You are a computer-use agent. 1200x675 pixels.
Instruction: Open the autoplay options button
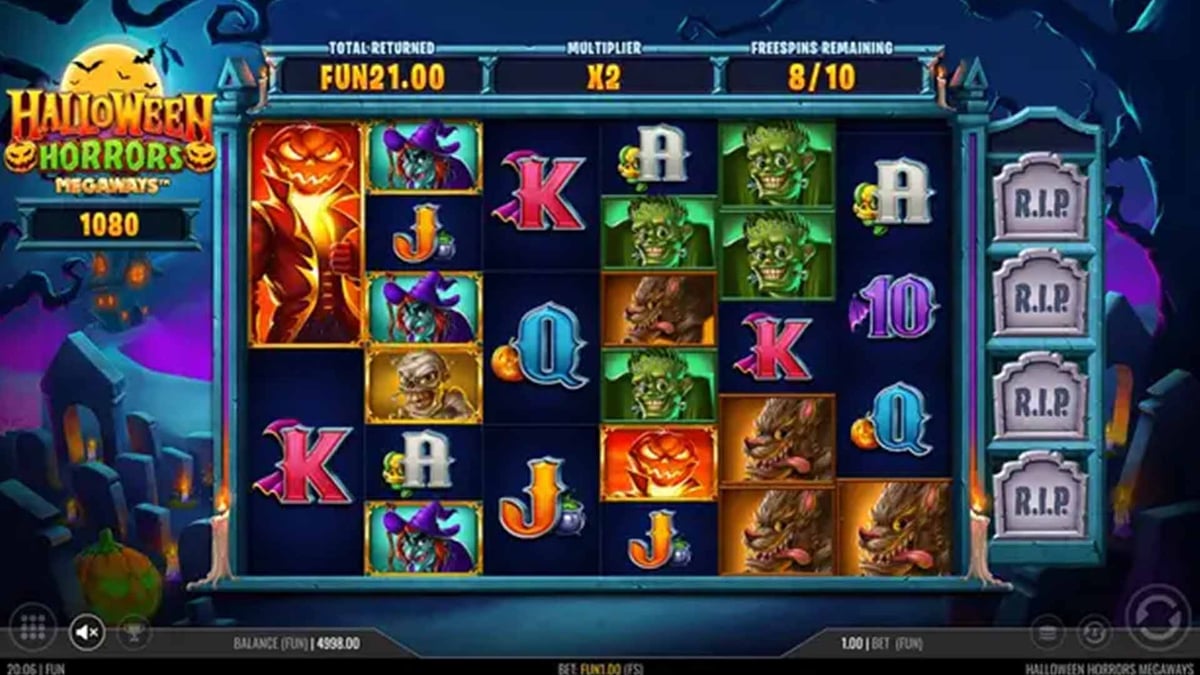(x=1093, y=631)
